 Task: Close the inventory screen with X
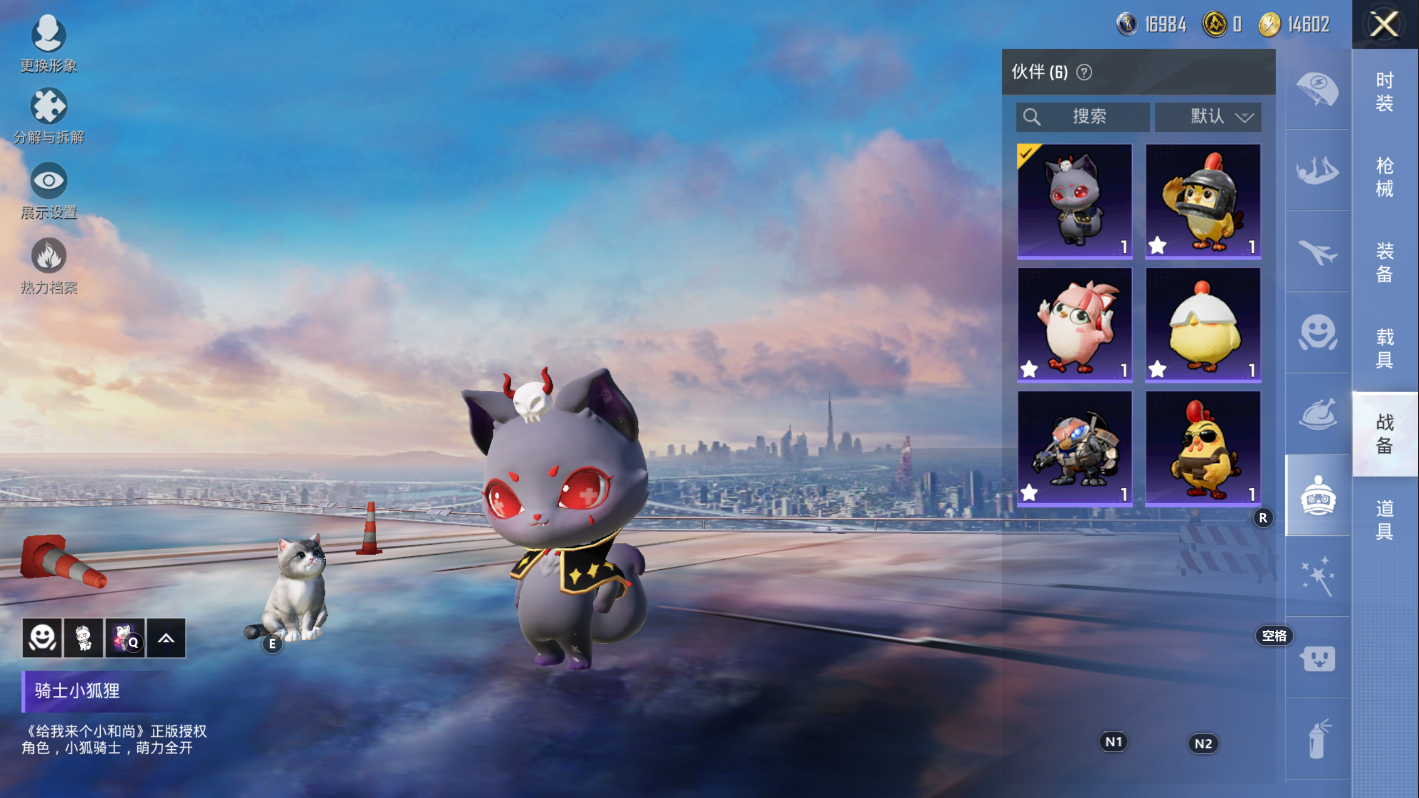pyautogui.click(x=1384, y=24)
